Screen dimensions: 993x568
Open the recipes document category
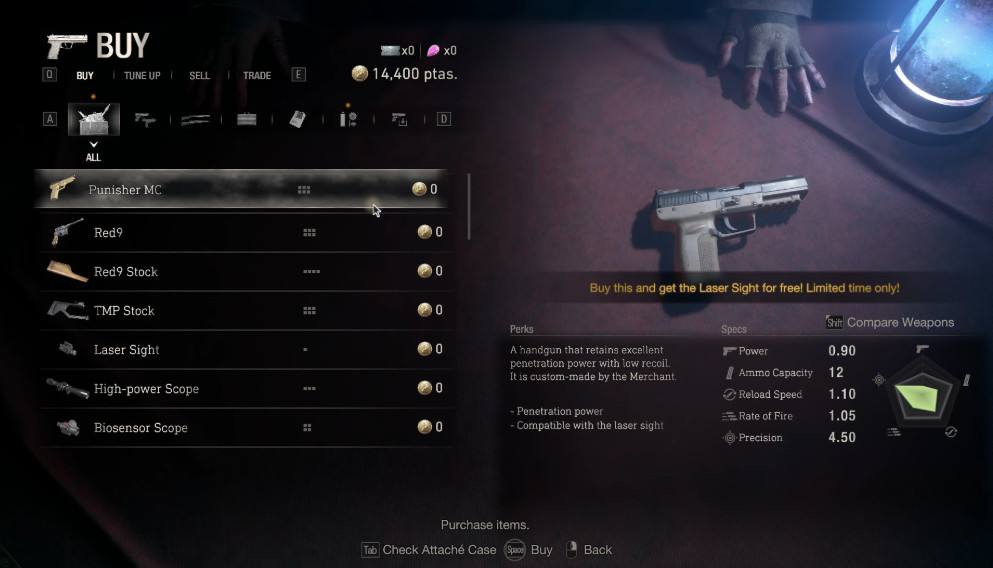297,120
